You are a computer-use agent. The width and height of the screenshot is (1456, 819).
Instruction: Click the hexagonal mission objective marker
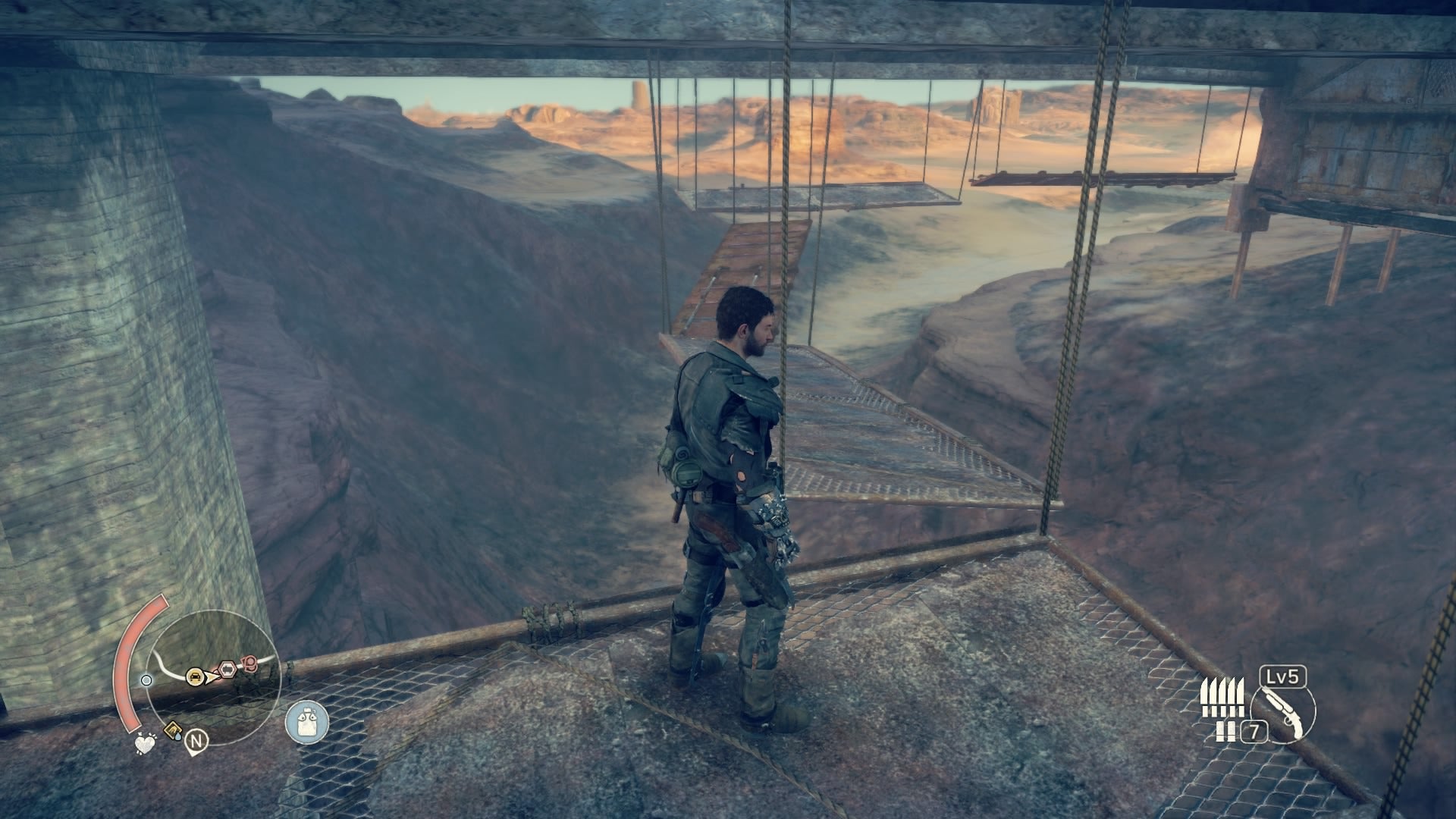227,668
